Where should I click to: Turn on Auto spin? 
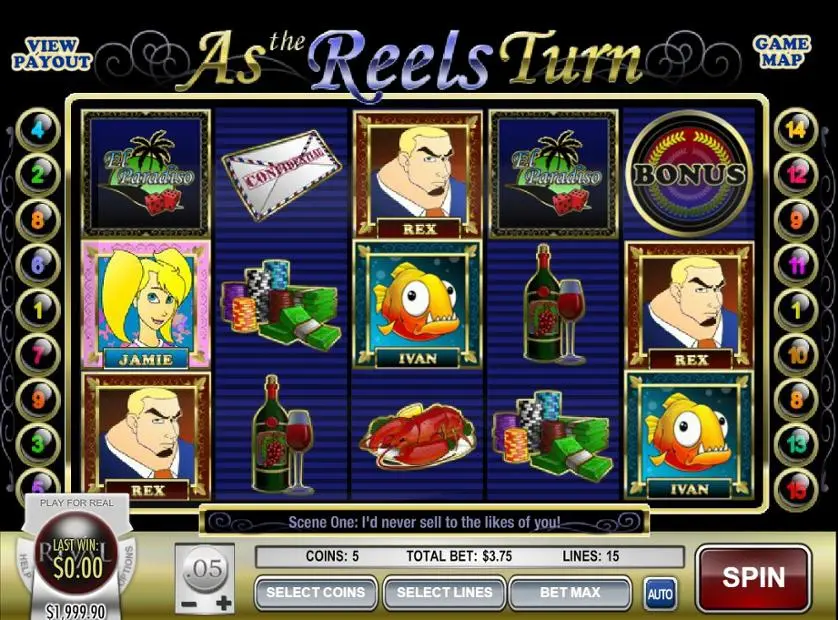[660, 593]
